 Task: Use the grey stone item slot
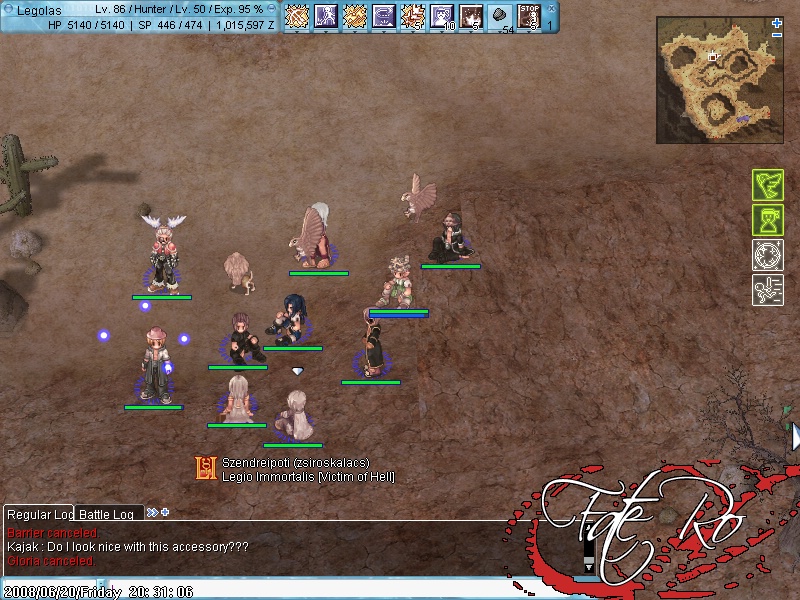coord(501,17)
